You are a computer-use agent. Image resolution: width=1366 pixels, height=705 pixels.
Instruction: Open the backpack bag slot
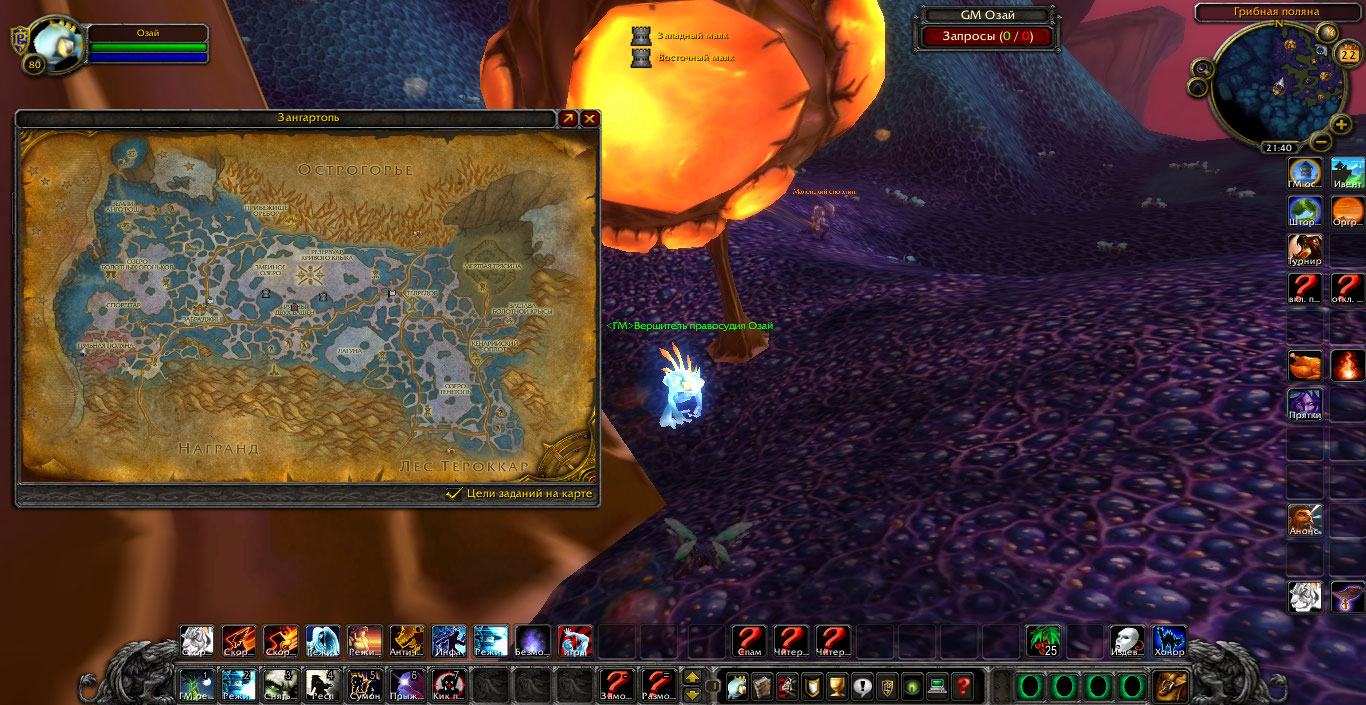coord(1170,687)
